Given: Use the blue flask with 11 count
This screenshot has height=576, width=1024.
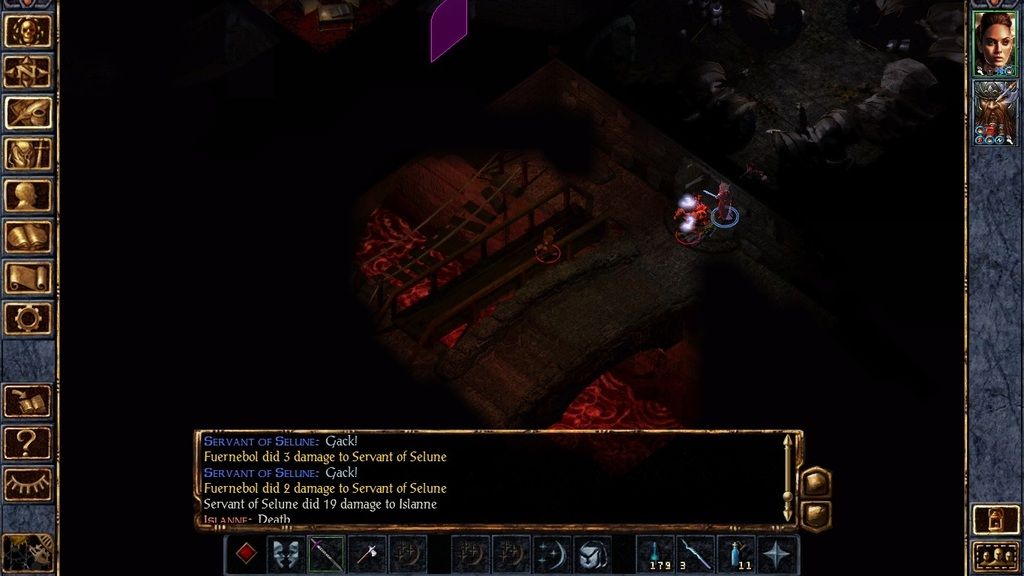Looking at the screenshot, I should pyautogui.click(x=736, y=554).
